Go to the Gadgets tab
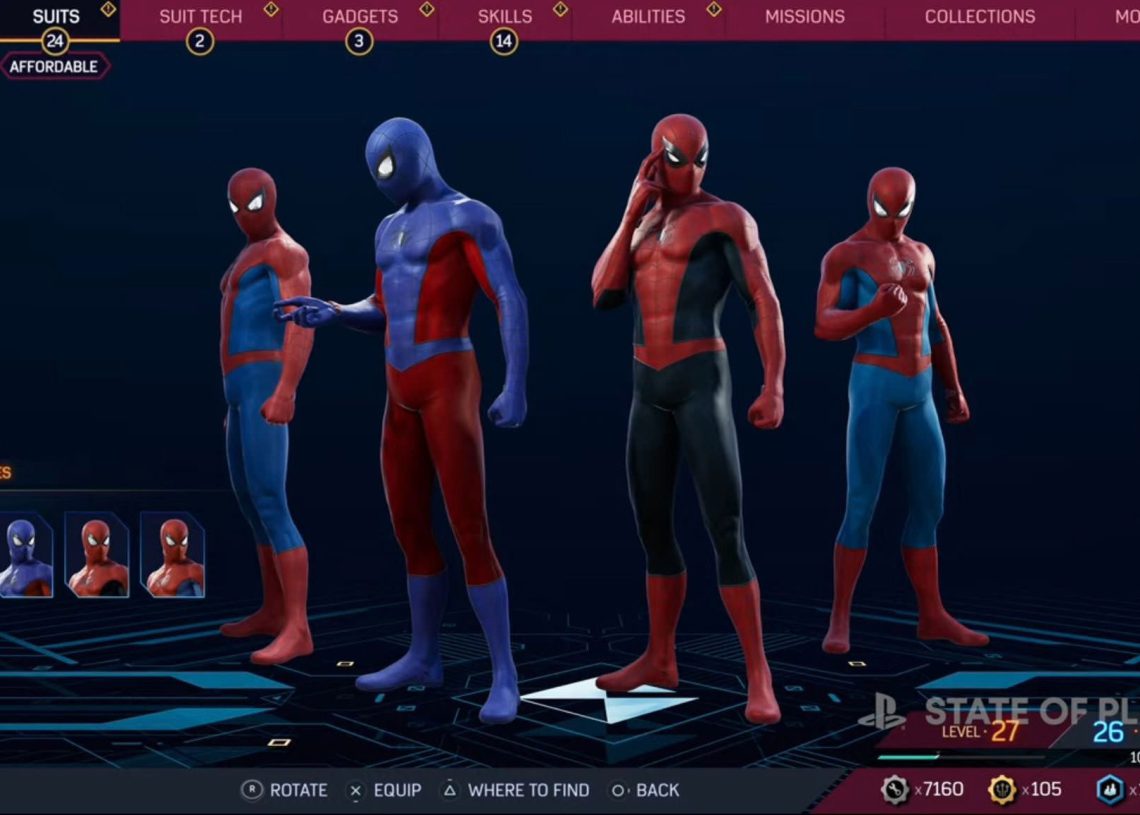Viewport: 1140px width, 815px height. (x=359, y=17)
